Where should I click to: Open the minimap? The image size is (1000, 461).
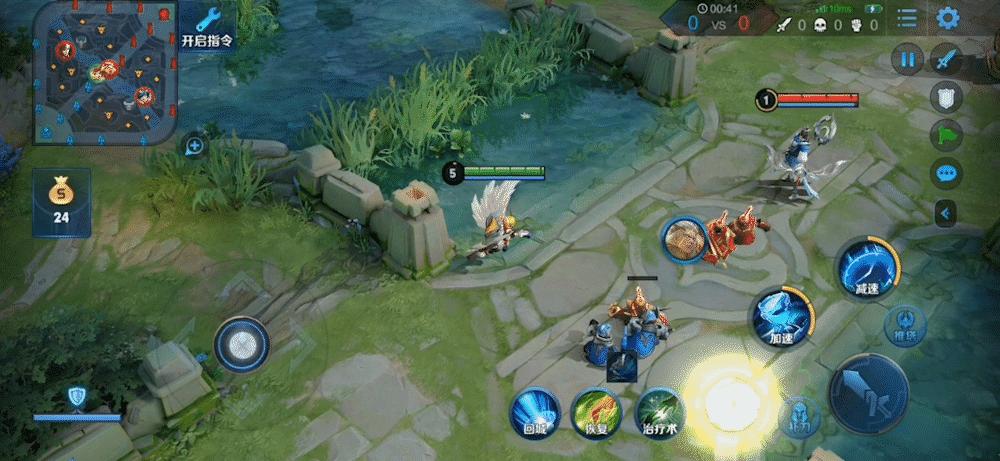pos(106,72)
